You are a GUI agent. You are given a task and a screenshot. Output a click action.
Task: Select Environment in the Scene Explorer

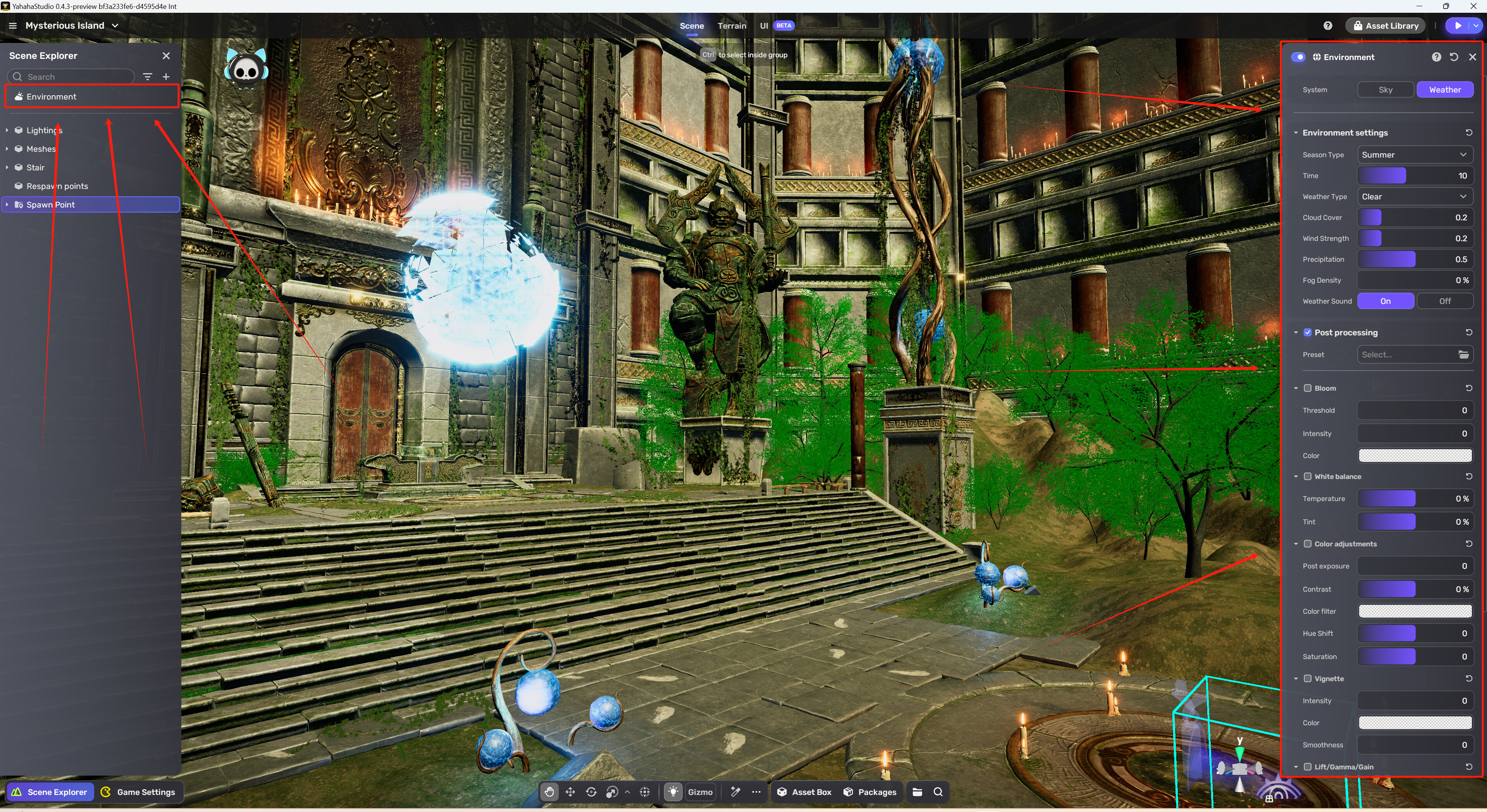(52, 96)
